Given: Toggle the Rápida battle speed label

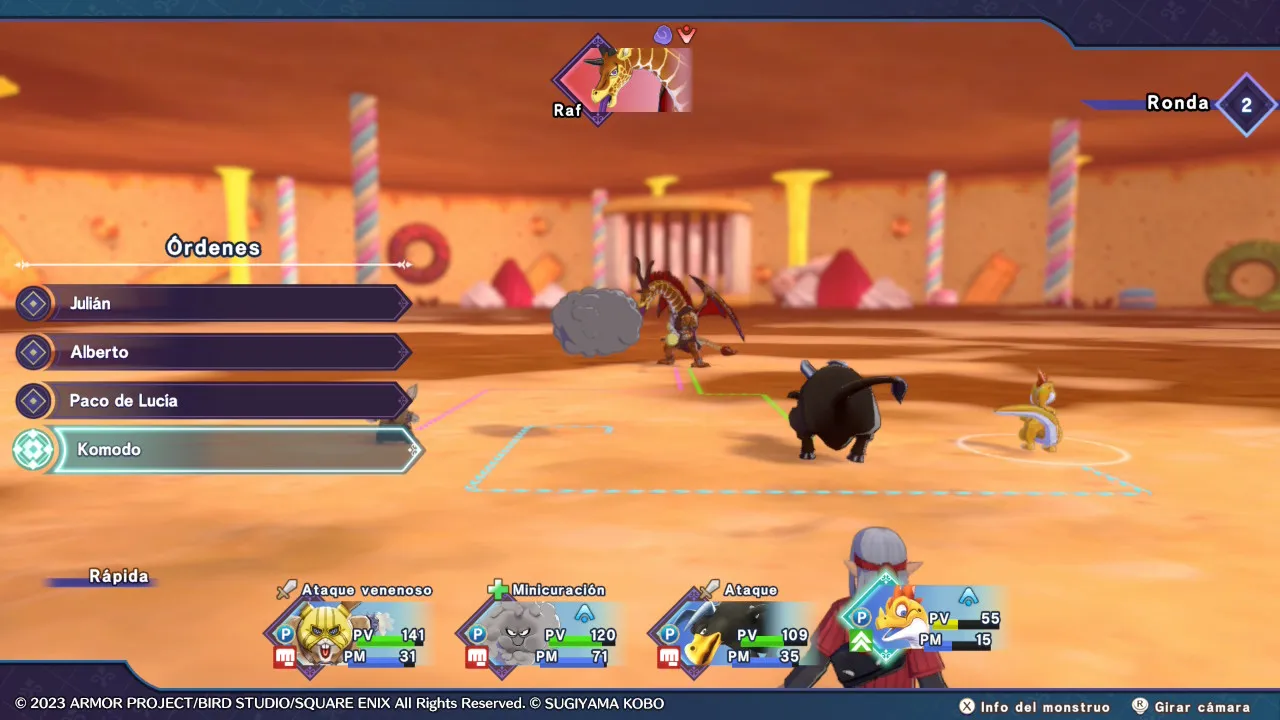Looking at the screenshot, I should pos(118,577).
